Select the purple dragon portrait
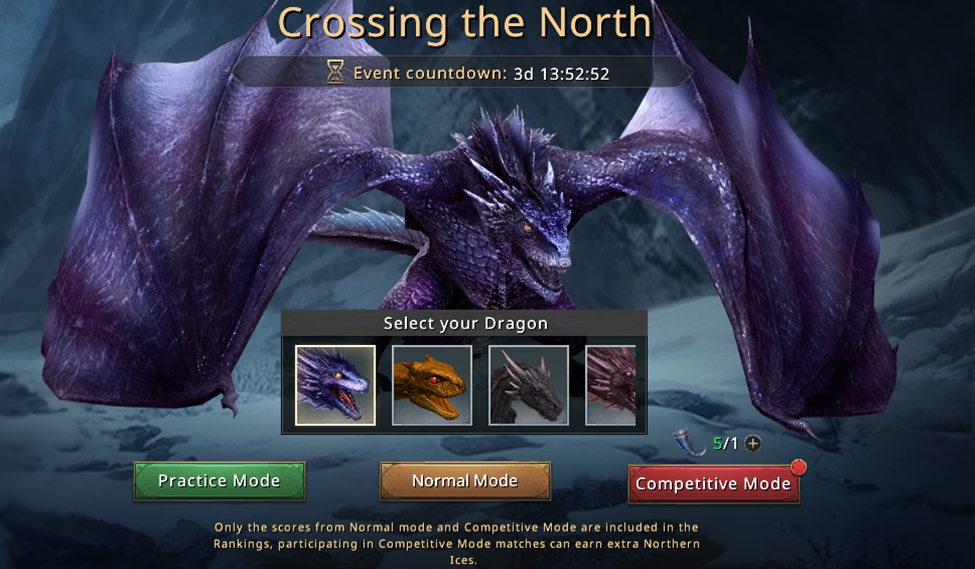Screen dimensions: 975x569 pos(335,385)
